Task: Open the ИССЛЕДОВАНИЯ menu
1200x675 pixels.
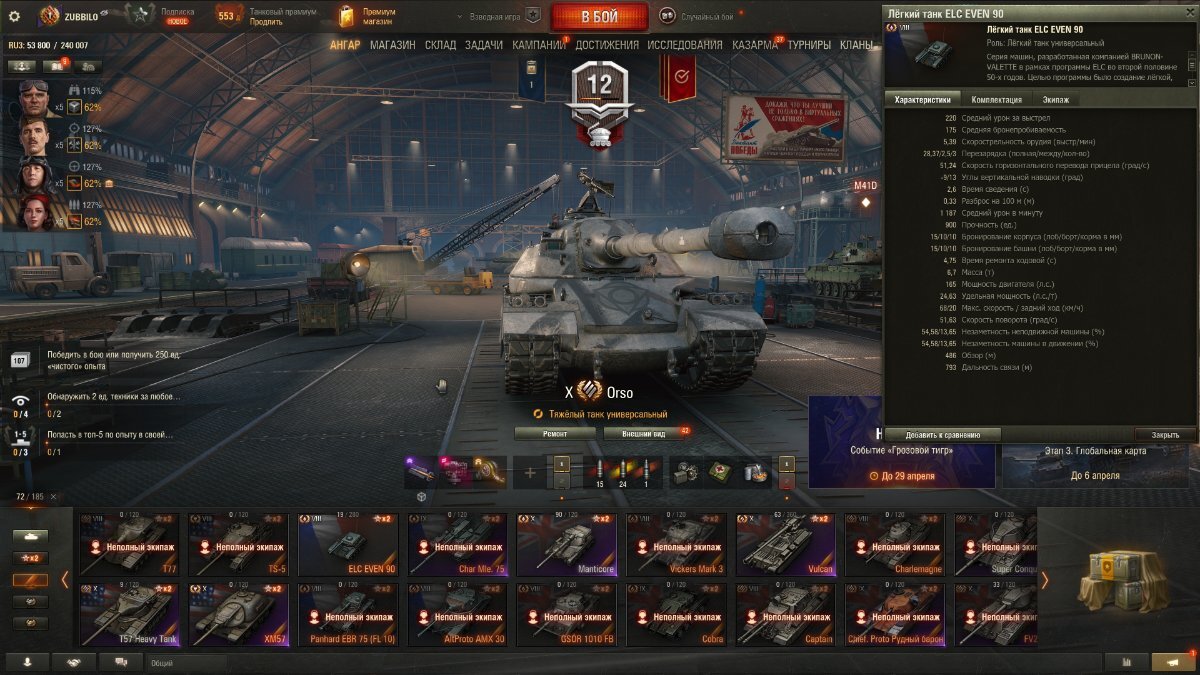Action: (684, 45)
